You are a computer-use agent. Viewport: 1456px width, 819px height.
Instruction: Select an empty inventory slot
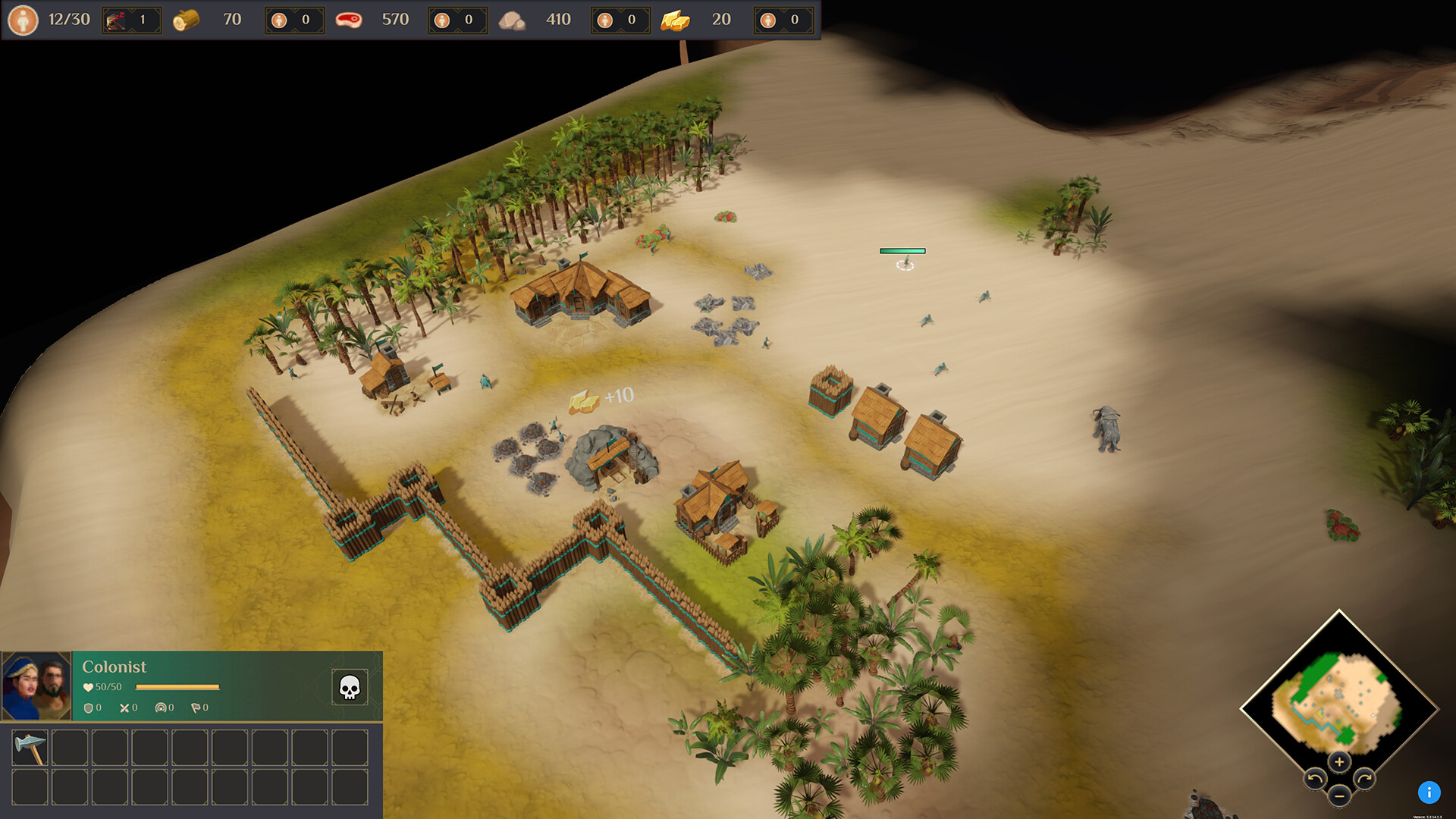(70, 748)
